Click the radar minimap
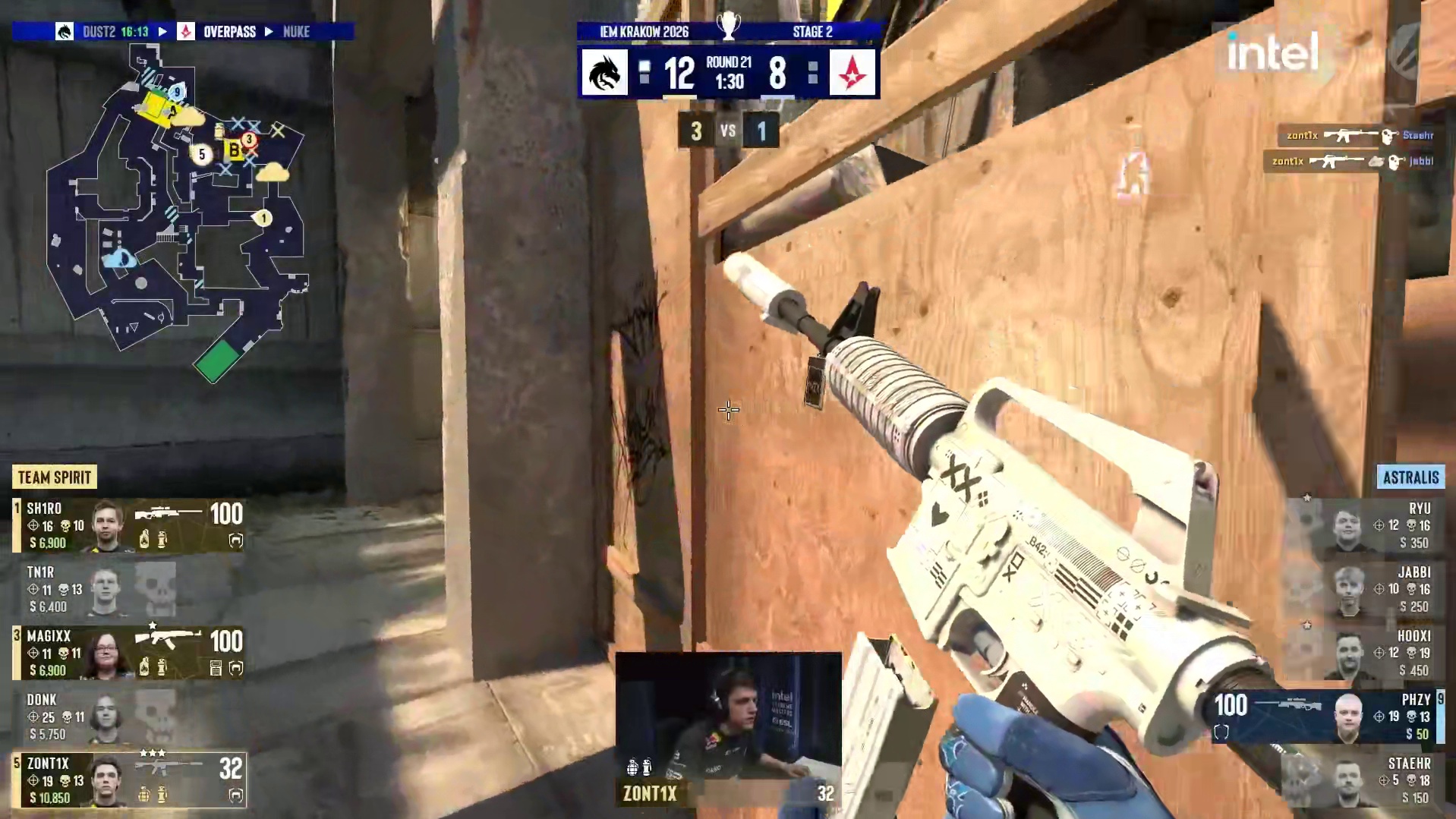The width and height of the screenshot is (1456, 819). point(176,213)
